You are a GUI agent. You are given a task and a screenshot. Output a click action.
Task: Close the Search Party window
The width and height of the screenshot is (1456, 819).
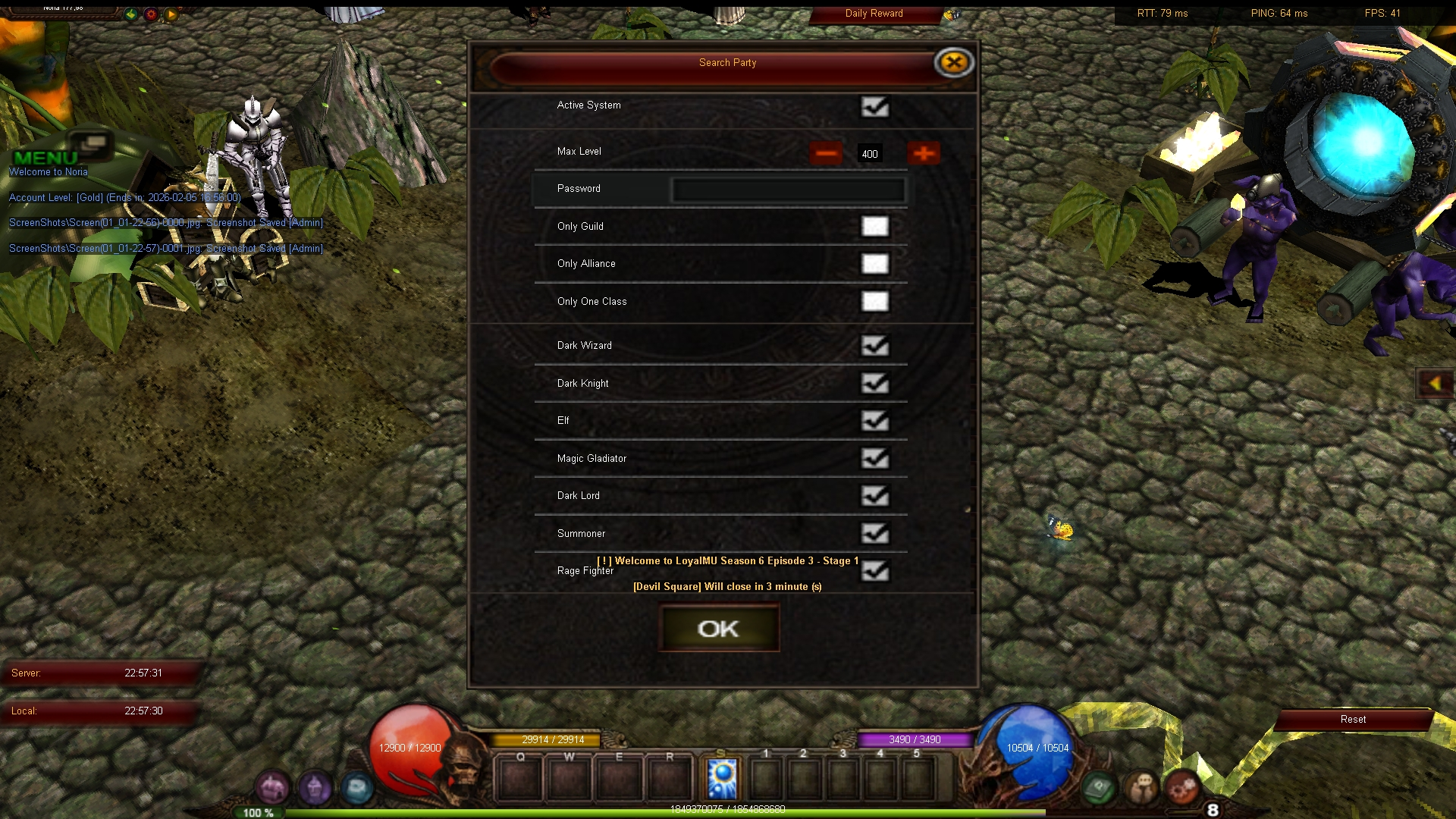[x=953, y=62]
